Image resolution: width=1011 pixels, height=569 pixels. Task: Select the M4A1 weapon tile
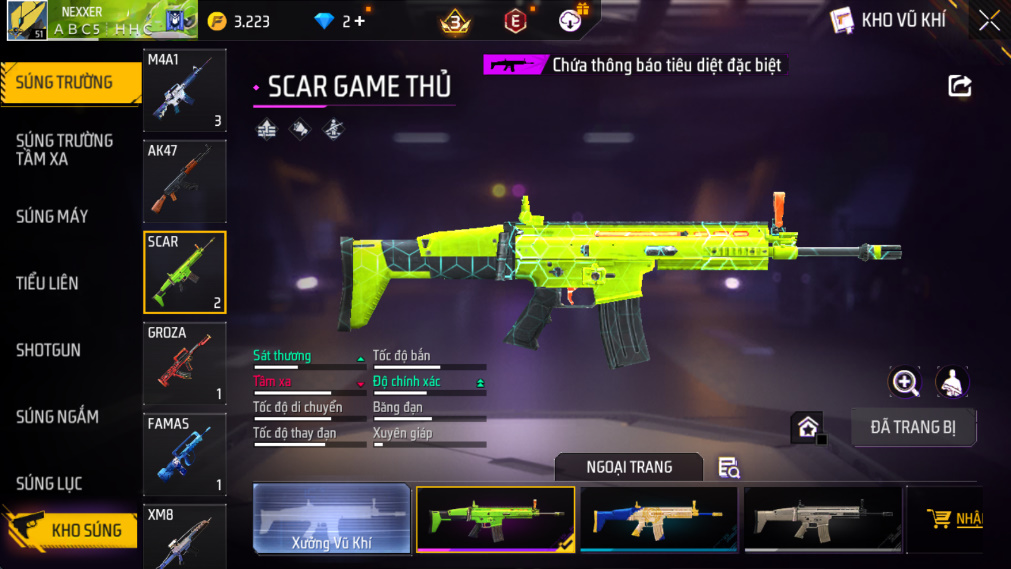point(185,91)
